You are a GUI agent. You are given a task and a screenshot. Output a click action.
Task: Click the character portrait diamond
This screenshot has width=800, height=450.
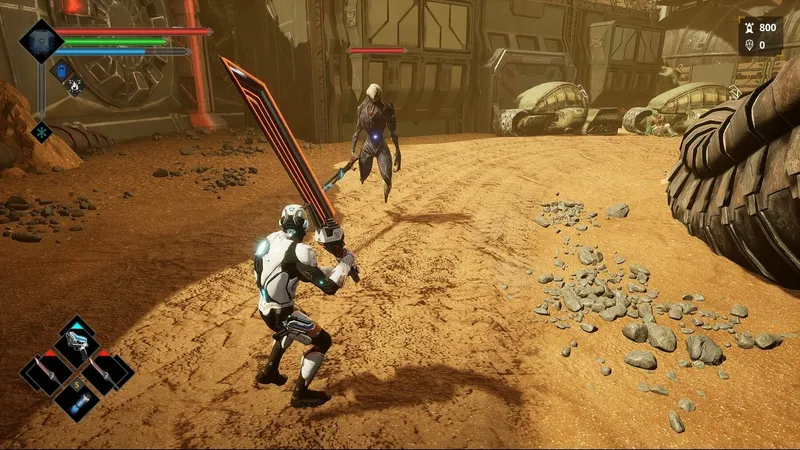[41, 41]
